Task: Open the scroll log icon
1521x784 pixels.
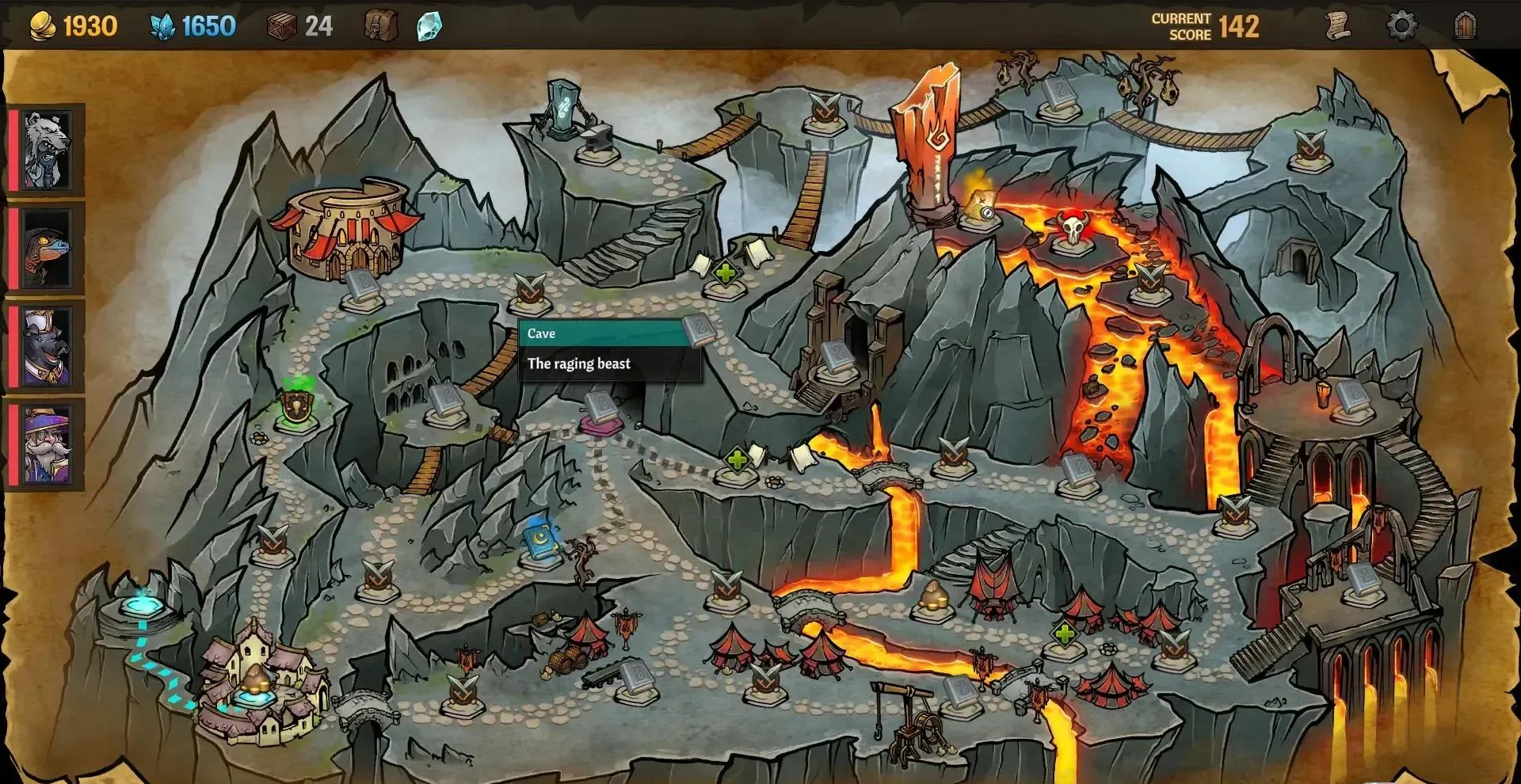Action: (1338, 25)
